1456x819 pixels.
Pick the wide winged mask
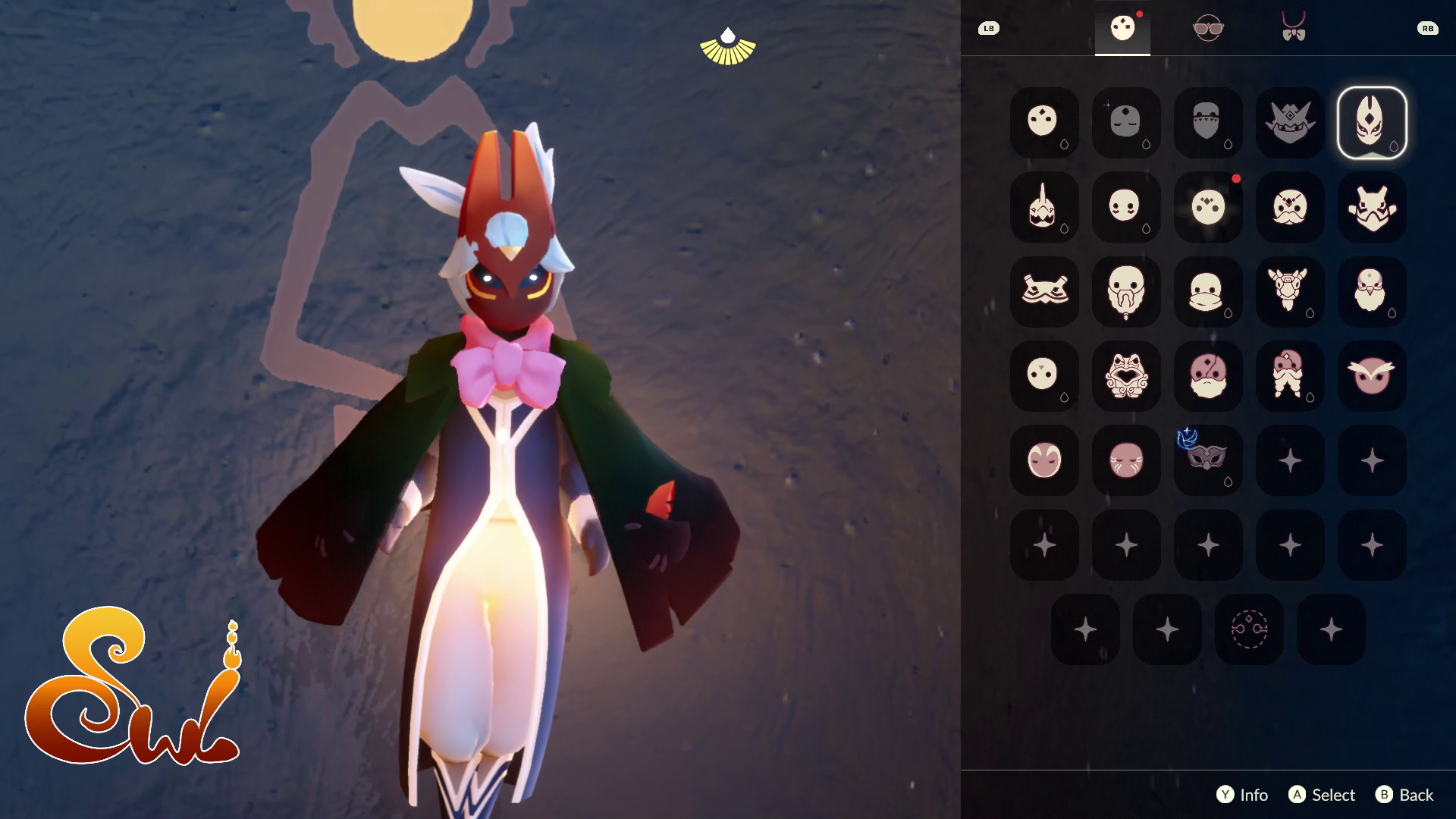click(1043, 292)
